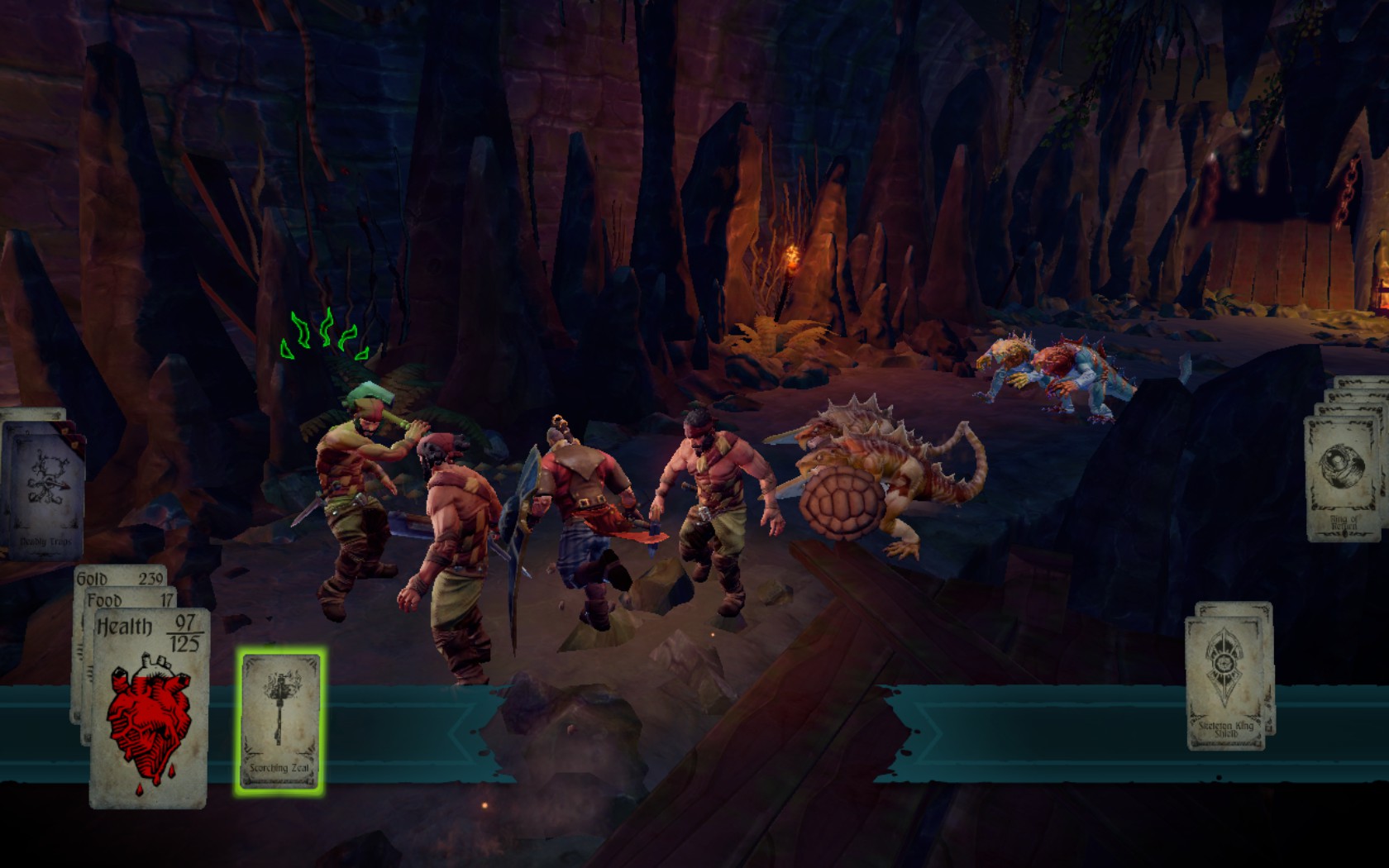Inspect the ring card with the orb
The width and height of the screenshot is (1389, 868).
point(1341,479)
